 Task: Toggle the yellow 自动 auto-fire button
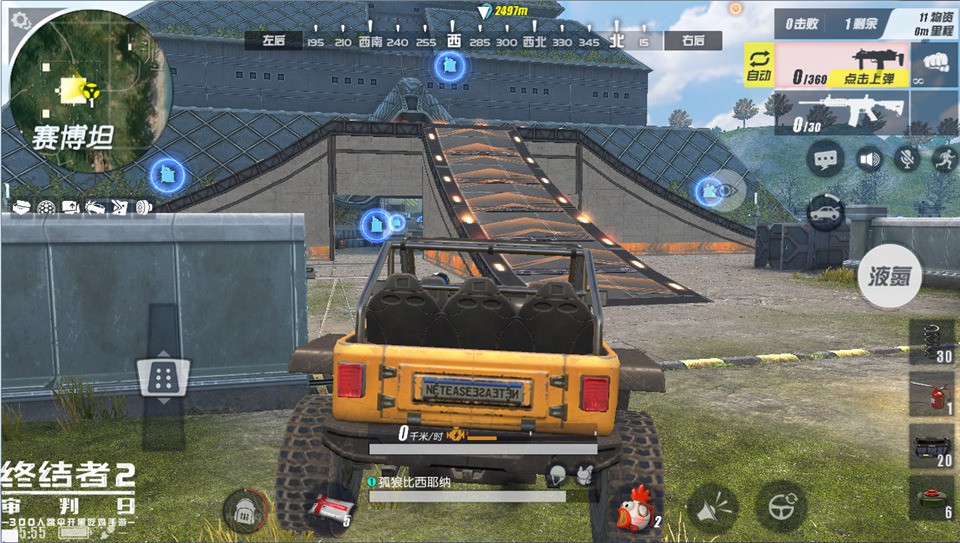pos(758,65)
